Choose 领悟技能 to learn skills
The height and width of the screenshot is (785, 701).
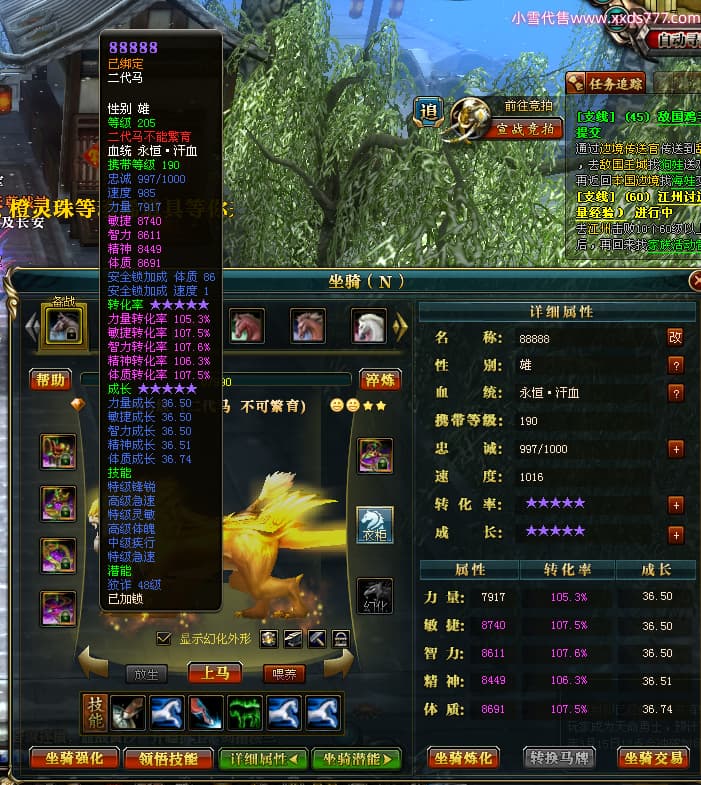click(168, 758)
